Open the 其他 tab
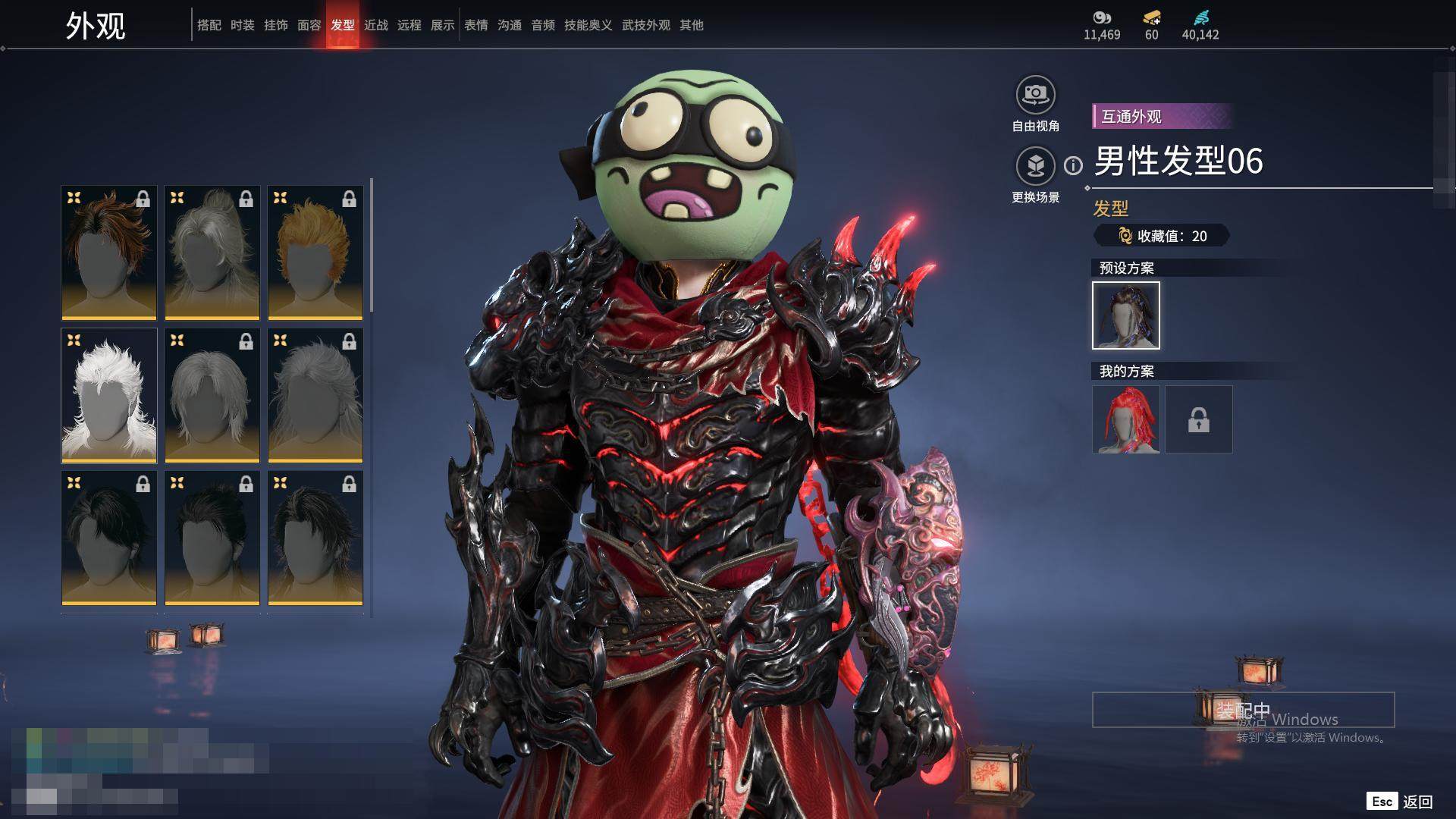Viewport: 1456px width, 819px height. (692, 25)
